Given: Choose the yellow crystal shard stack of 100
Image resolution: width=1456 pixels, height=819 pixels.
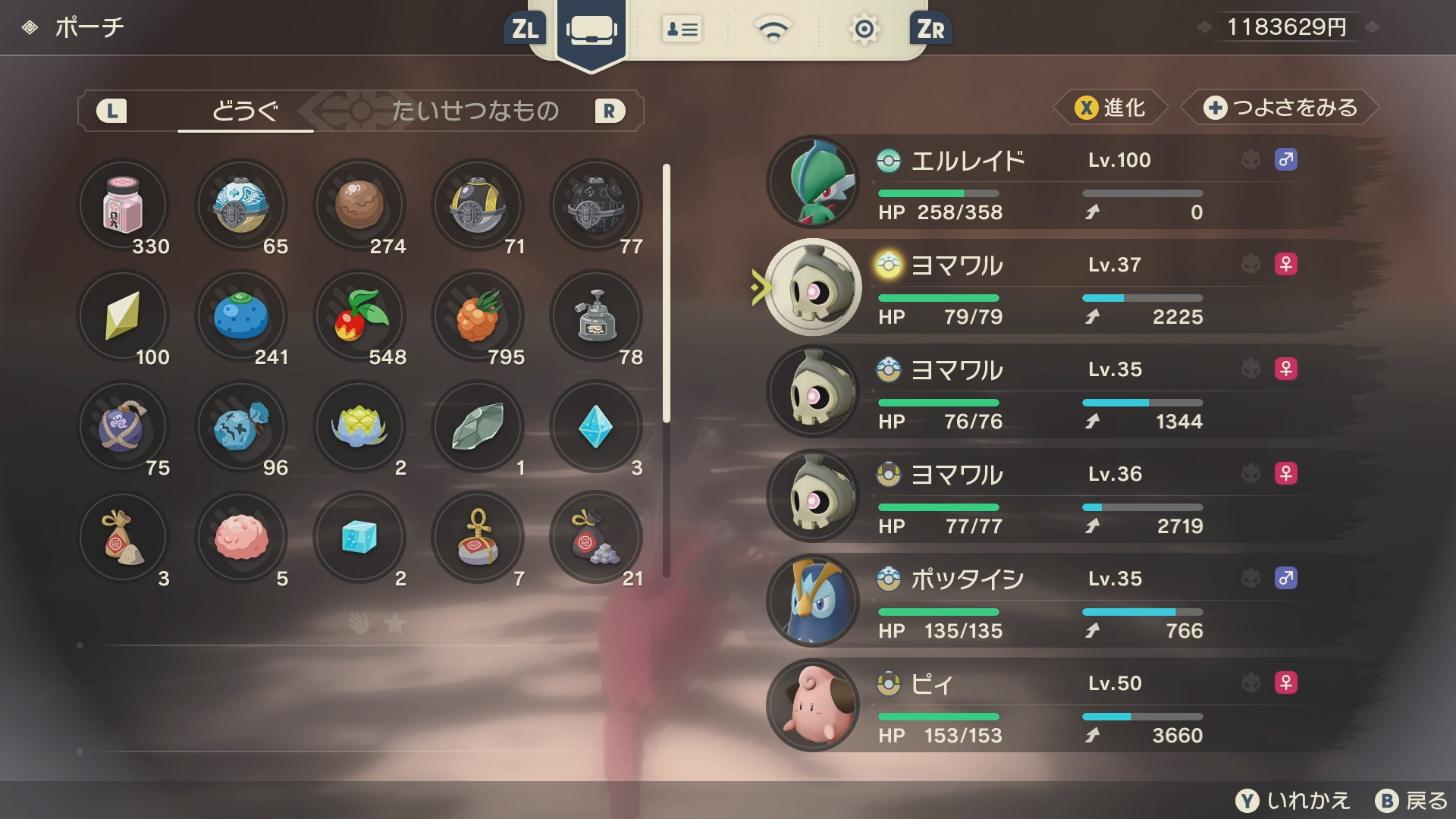Looking at the screenshot, I should (123, 315).
